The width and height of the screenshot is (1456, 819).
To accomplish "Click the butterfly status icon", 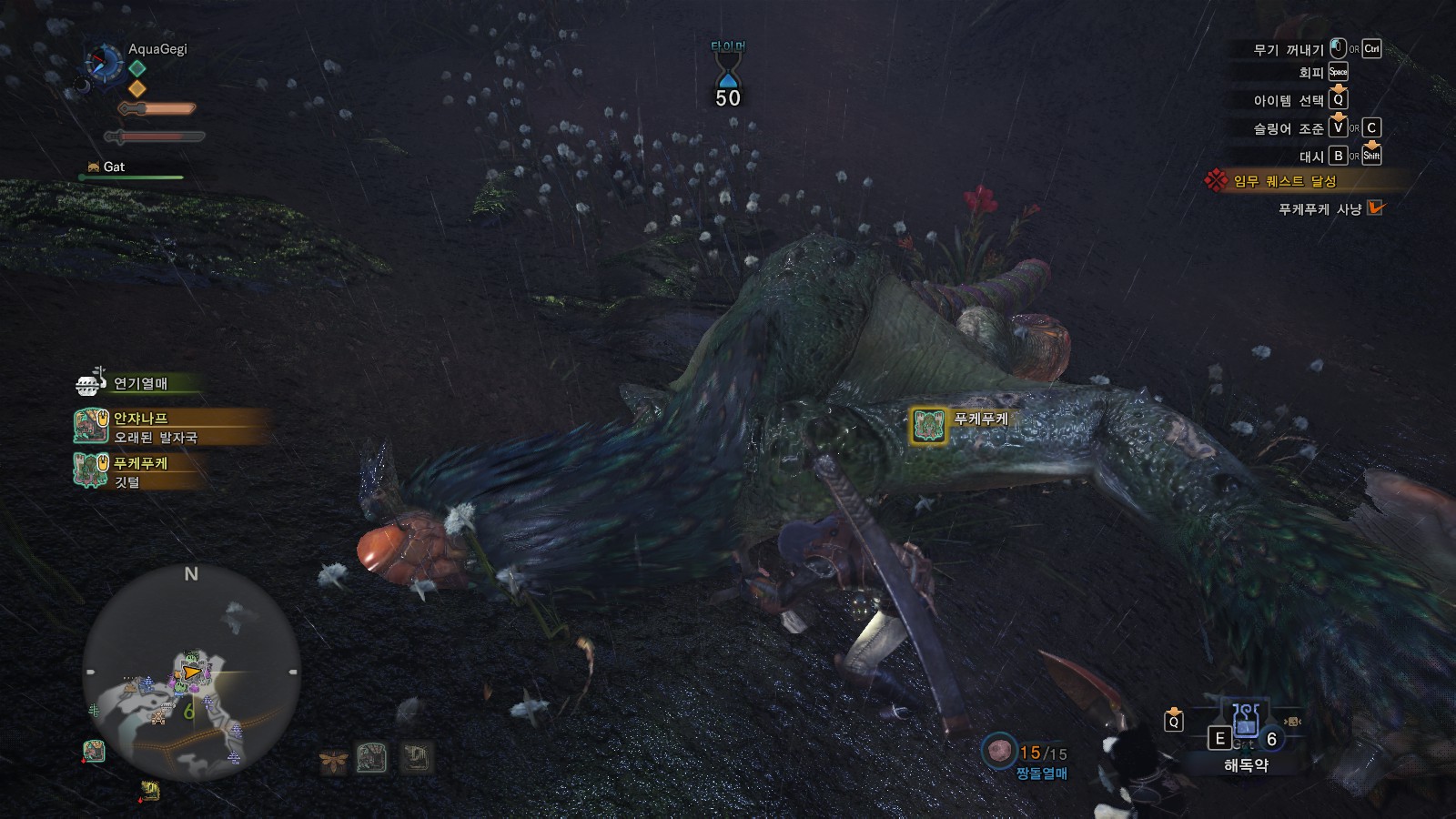I will click(x=334, y=758).
